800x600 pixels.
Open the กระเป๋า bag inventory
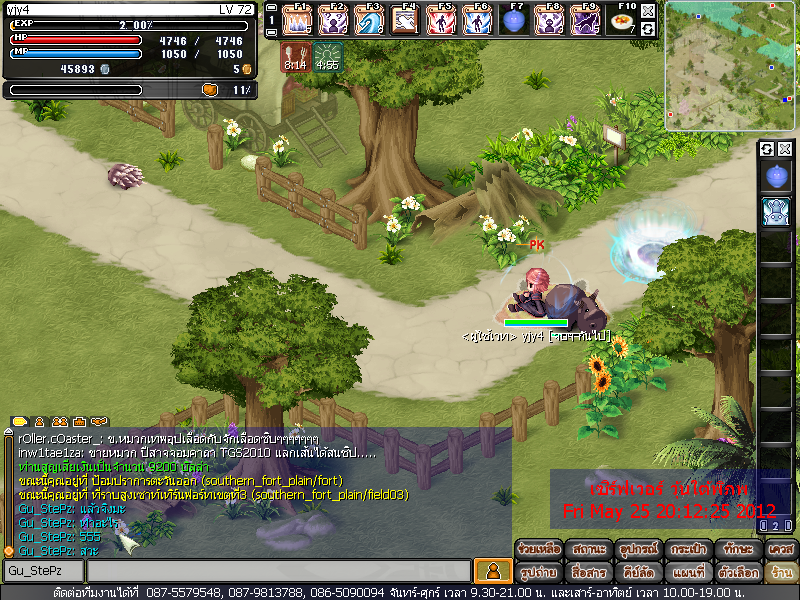coord(685,549)
